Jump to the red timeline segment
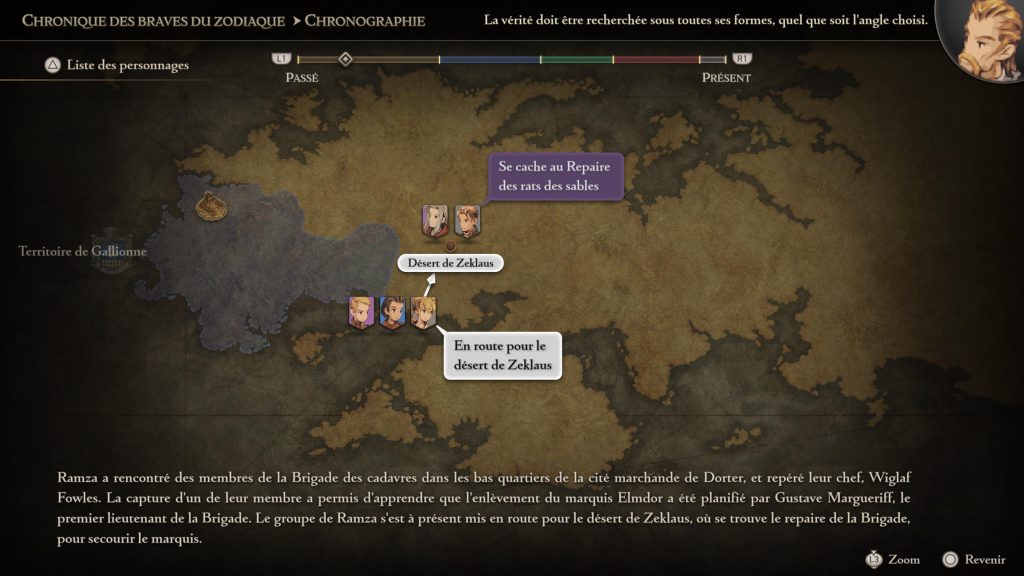1024x576 pixels. coord(655,60)
